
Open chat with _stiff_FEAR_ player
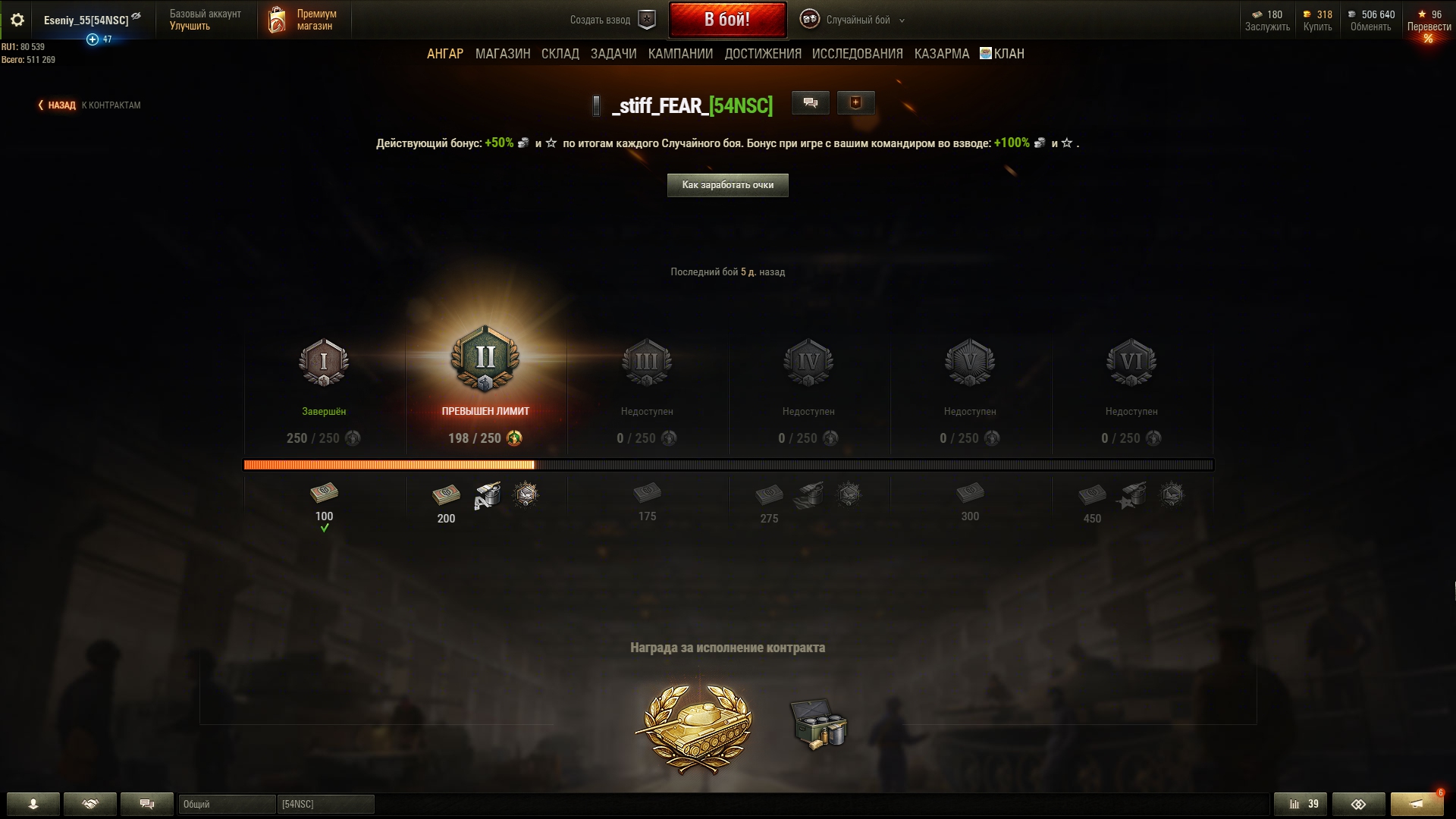(x=810, y=103)
